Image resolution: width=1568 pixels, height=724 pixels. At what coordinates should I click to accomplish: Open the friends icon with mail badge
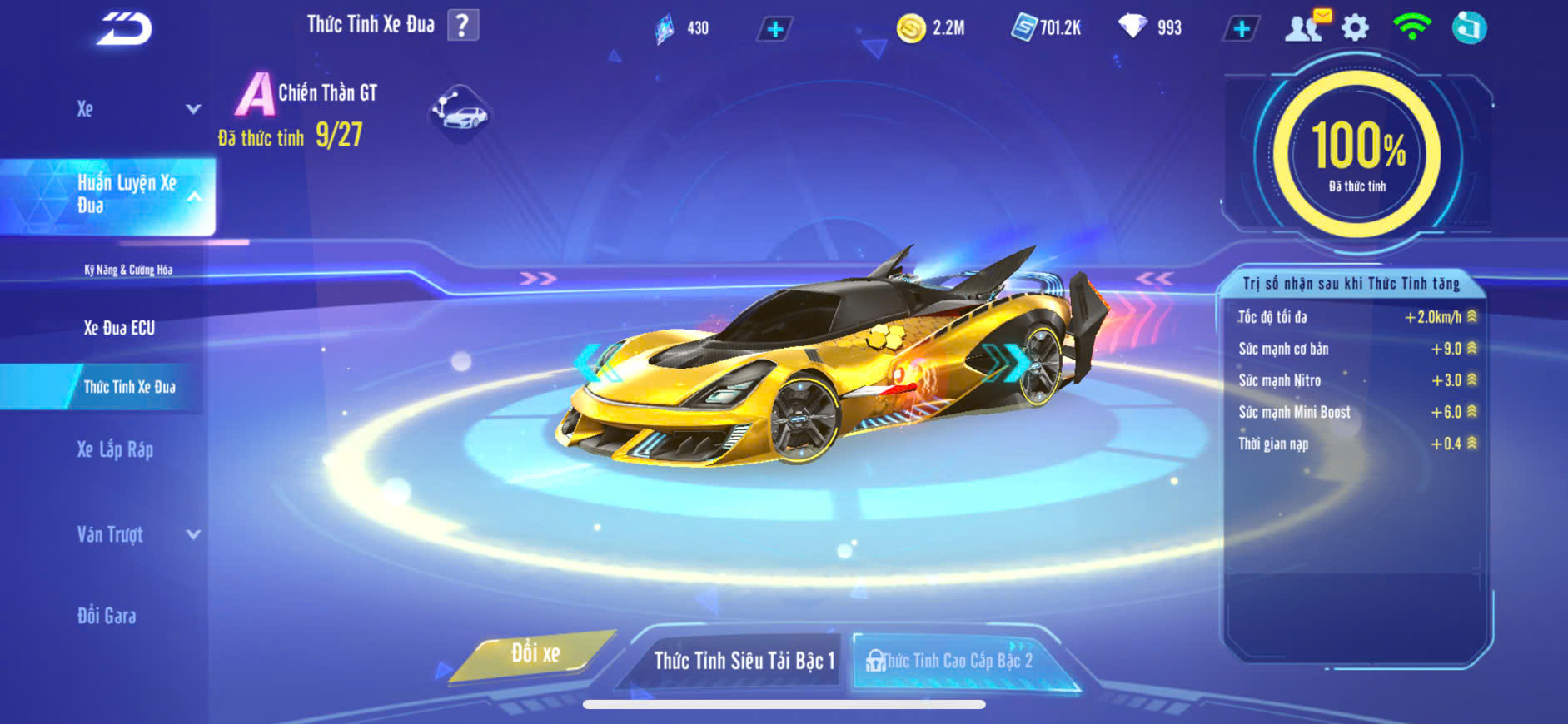coord(1304,27)
